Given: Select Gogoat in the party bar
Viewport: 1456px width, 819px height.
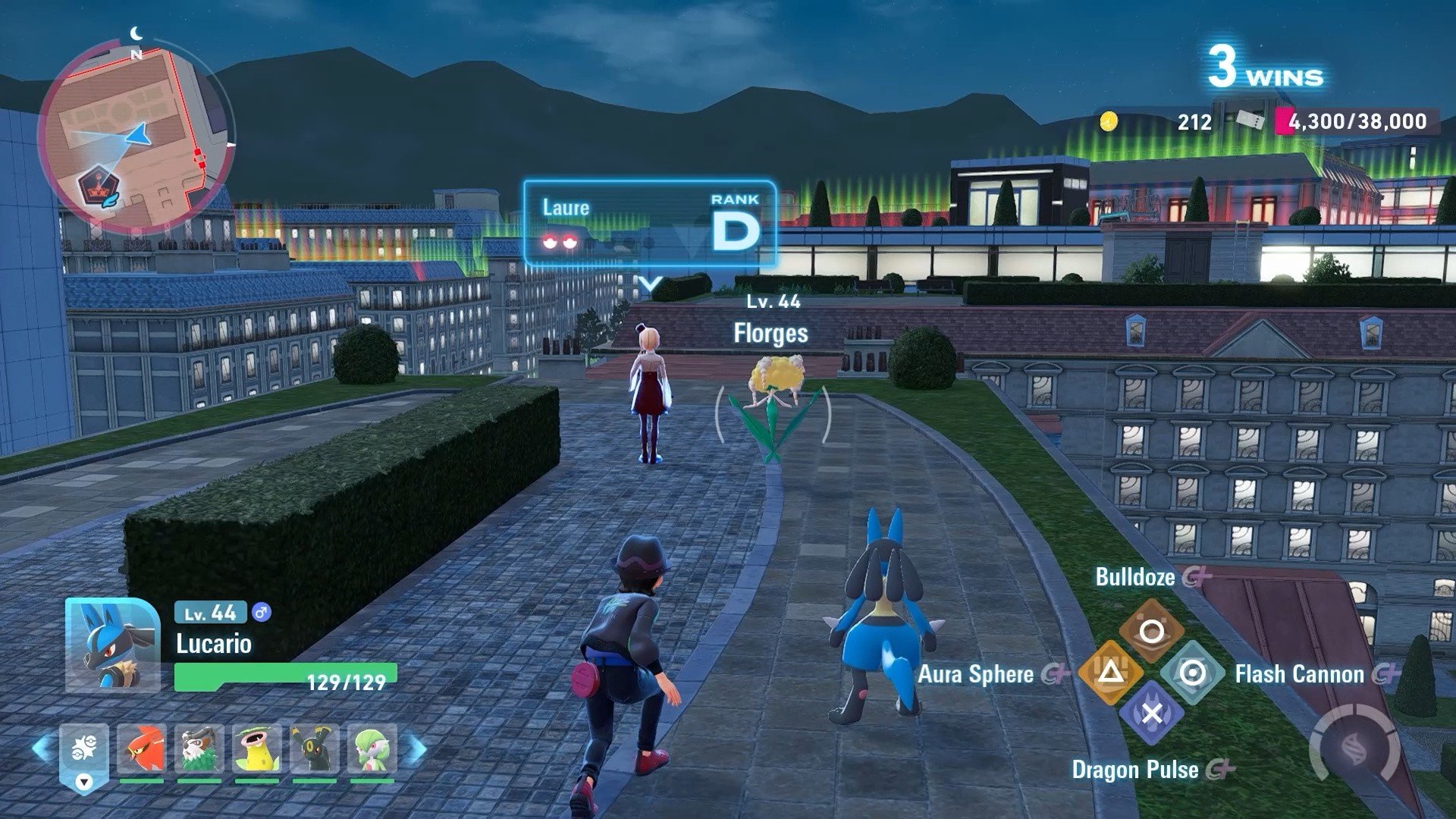Looking at the screenshot, I should (199, 749).
